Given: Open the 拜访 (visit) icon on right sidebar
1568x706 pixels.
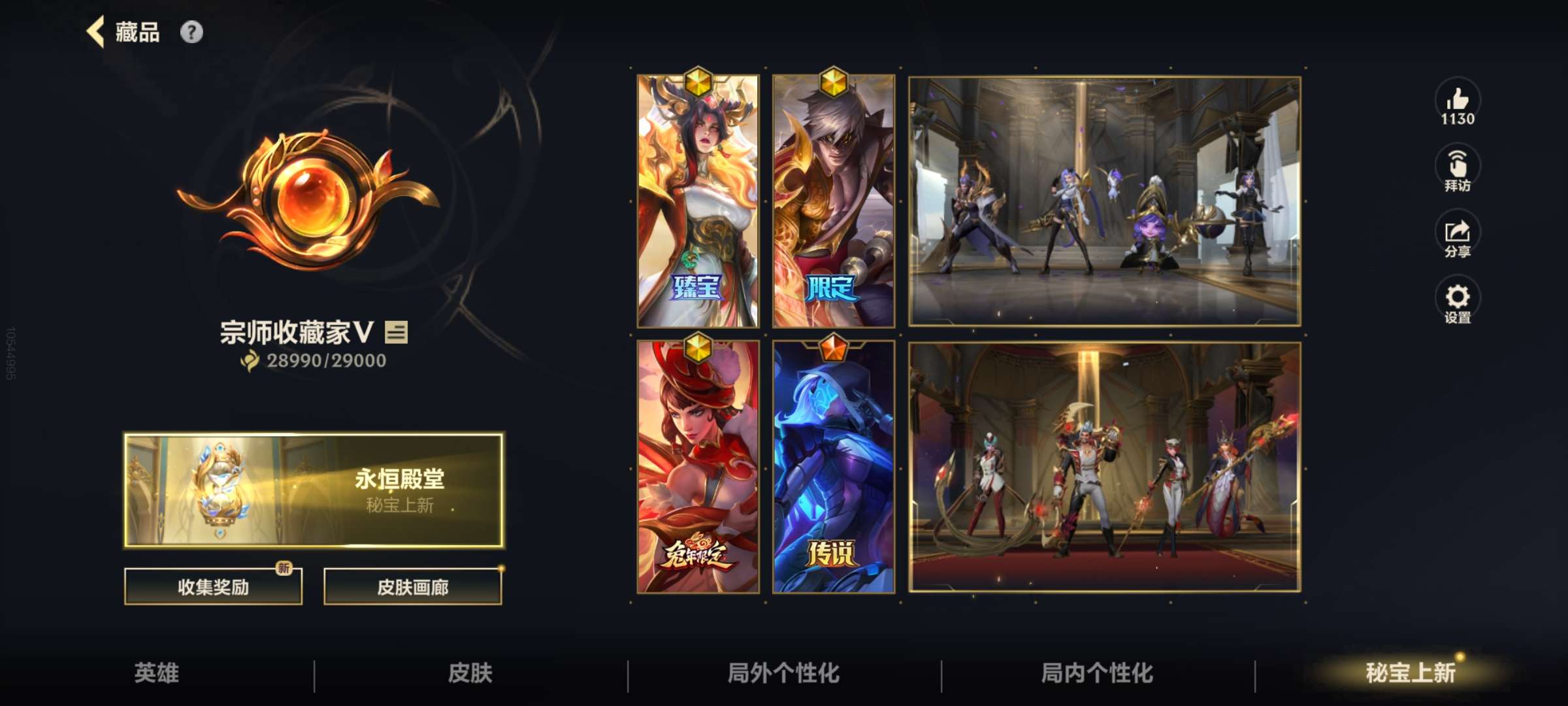Looking at the screenshot, I should coord(1456,167).
